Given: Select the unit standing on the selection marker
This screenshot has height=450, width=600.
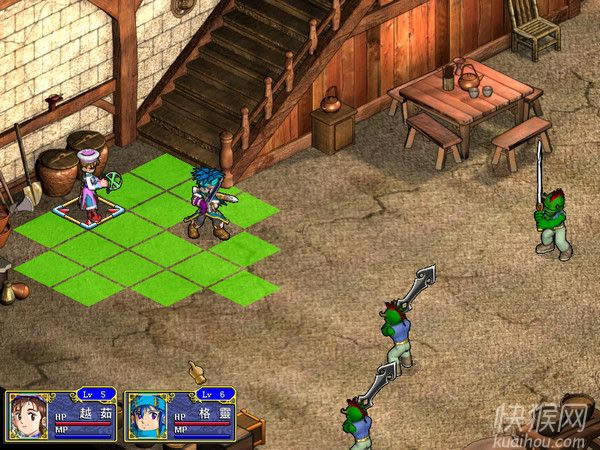Looking at the screenshot, I should tap(92, 186).
